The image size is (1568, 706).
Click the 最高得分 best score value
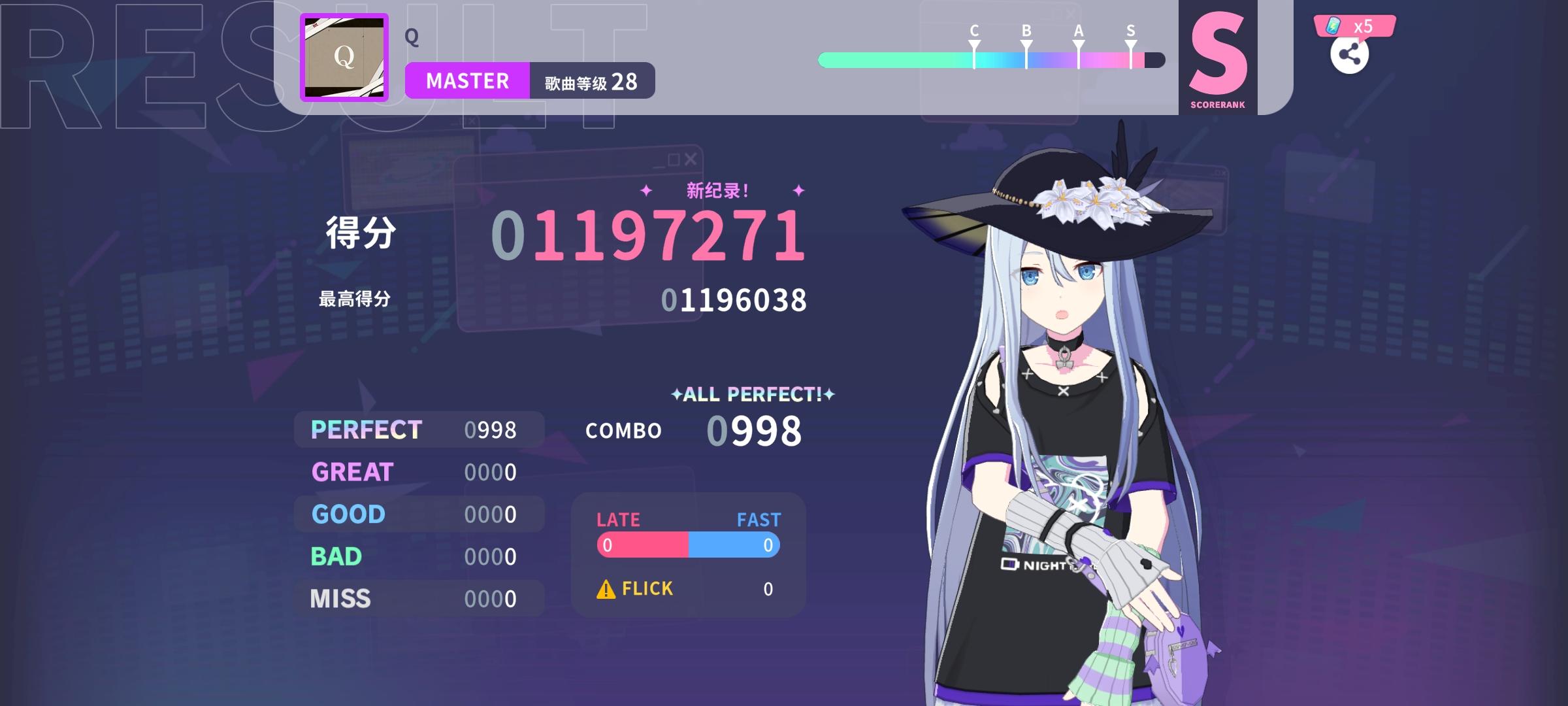click(x=735, y=301)
